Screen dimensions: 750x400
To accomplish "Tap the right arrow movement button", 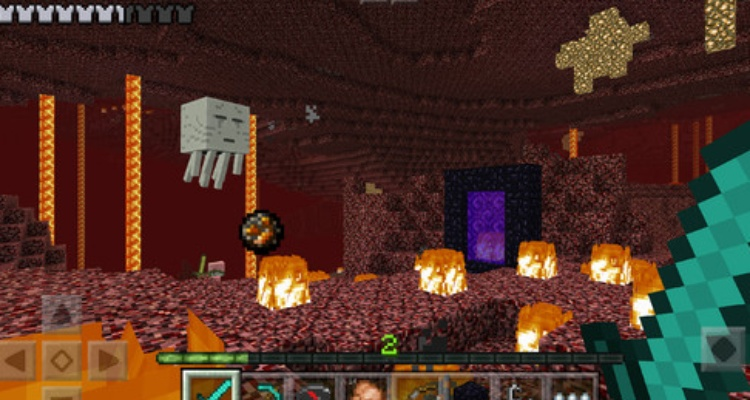I will [107, 360].
